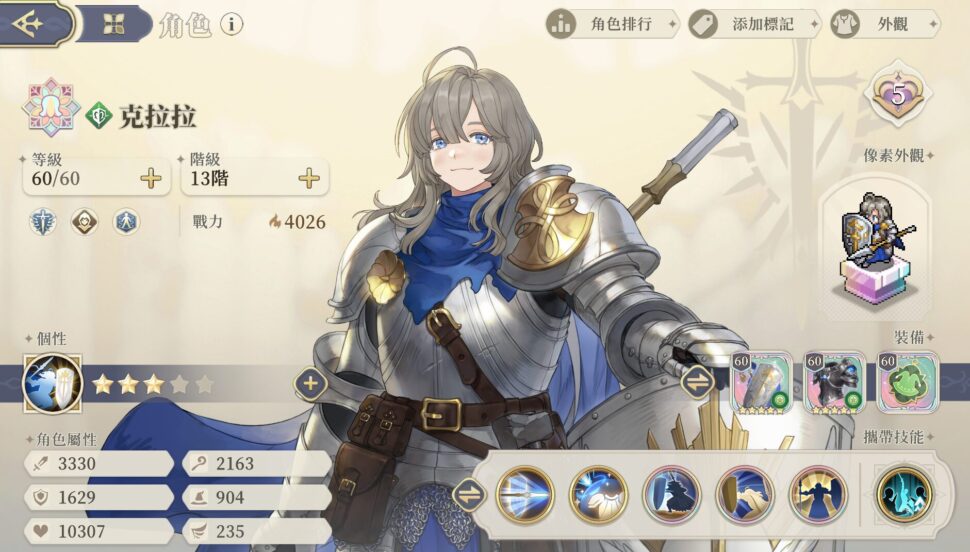Screen dimensions: 970x552
Task: Open the 外觀 appearance menu
Action: pos(884,24)
